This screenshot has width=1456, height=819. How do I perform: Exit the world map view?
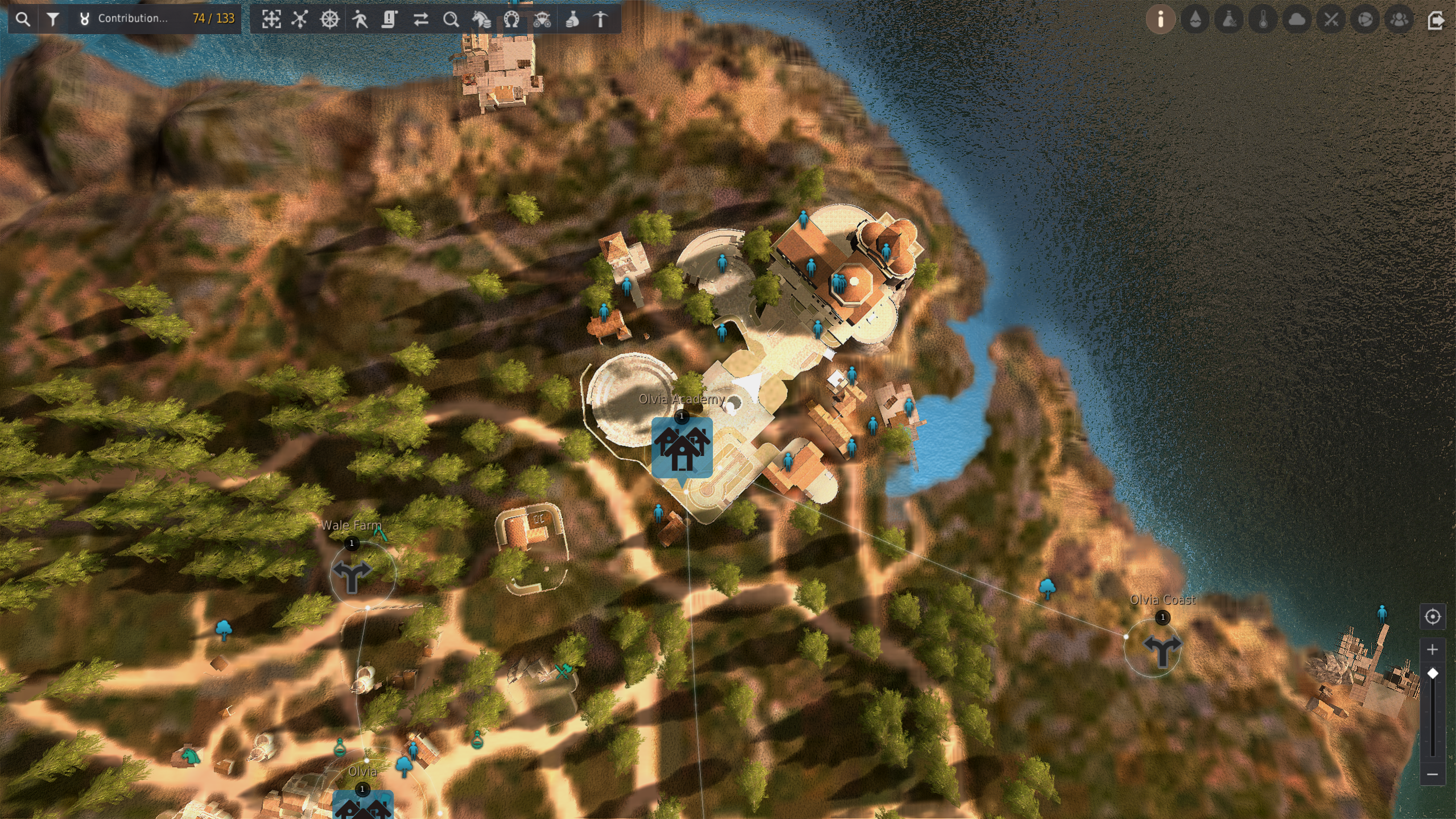[x=1436, y=20]
